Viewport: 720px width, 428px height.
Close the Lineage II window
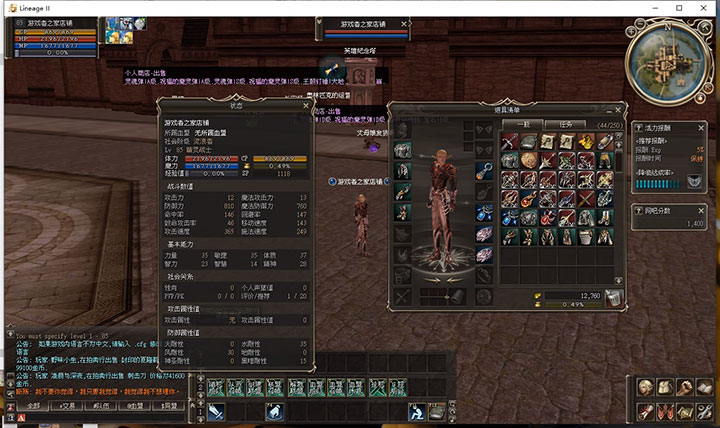(702, 7)
